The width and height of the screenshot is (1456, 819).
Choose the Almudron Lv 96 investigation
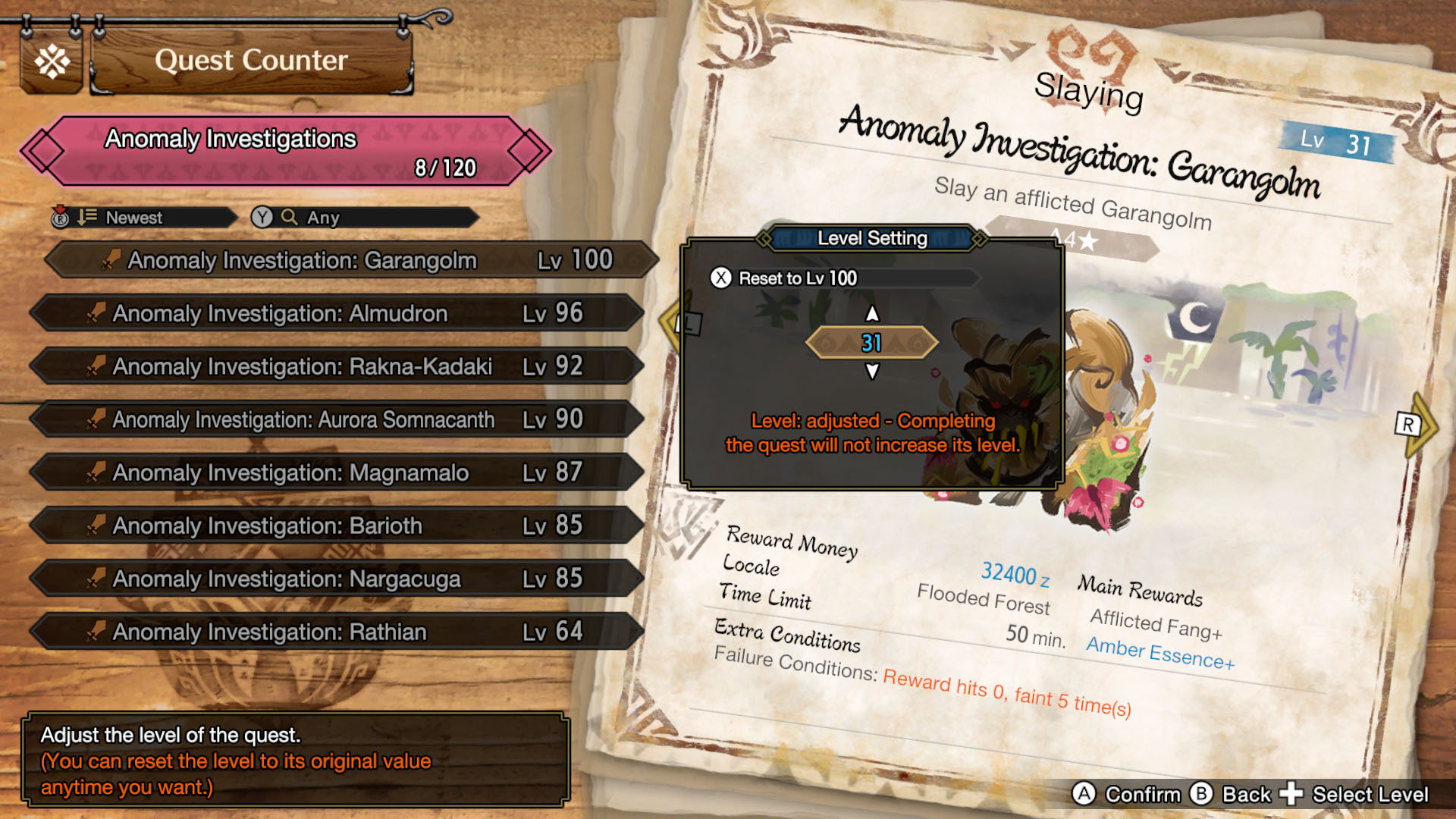[x=337, y=313]
